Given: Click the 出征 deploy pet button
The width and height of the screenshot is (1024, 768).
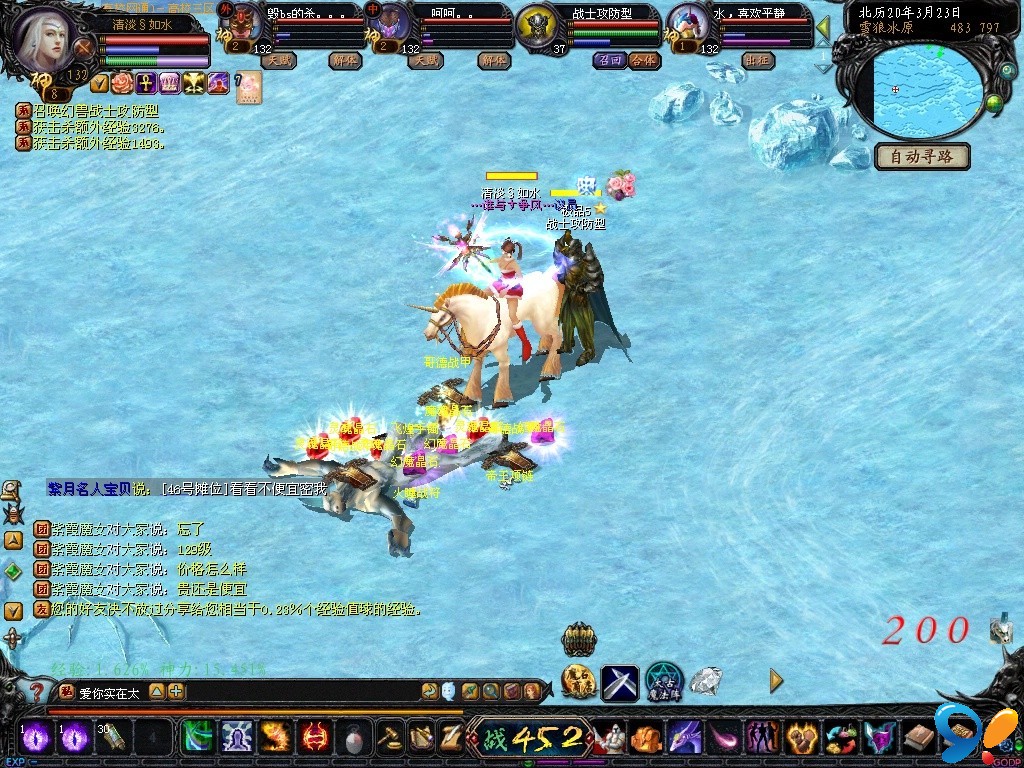Looking at the screenshot, I should click(x=758, y=60).
